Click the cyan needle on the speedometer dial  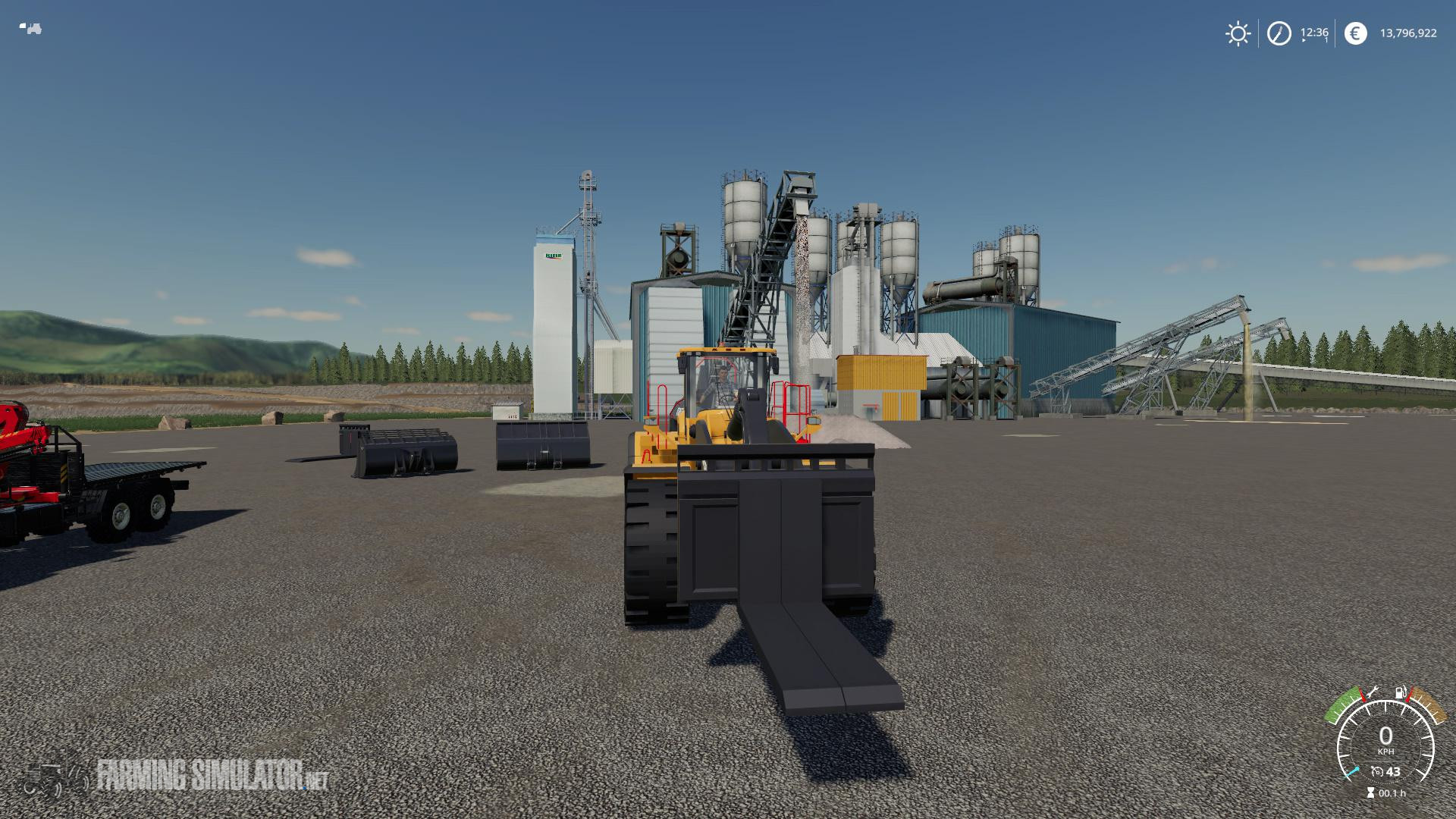[x=1352, y=771]
